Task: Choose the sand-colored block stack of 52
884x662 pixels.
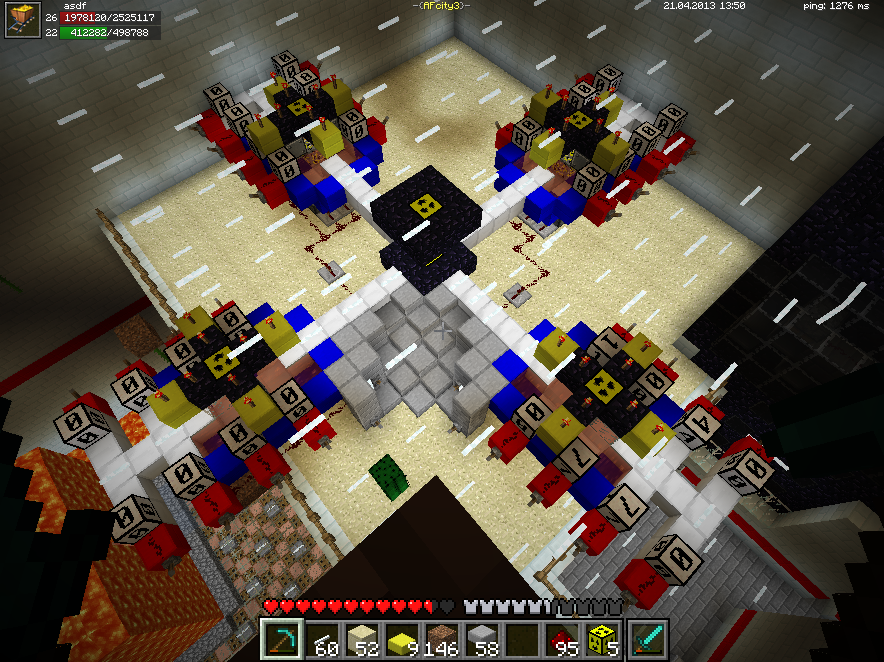Action: tap(362, 638)
